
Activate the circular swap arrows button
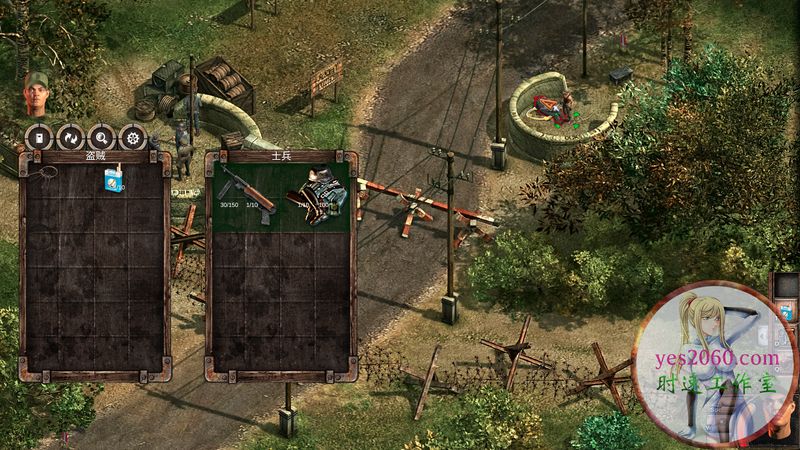click(69, 137)
